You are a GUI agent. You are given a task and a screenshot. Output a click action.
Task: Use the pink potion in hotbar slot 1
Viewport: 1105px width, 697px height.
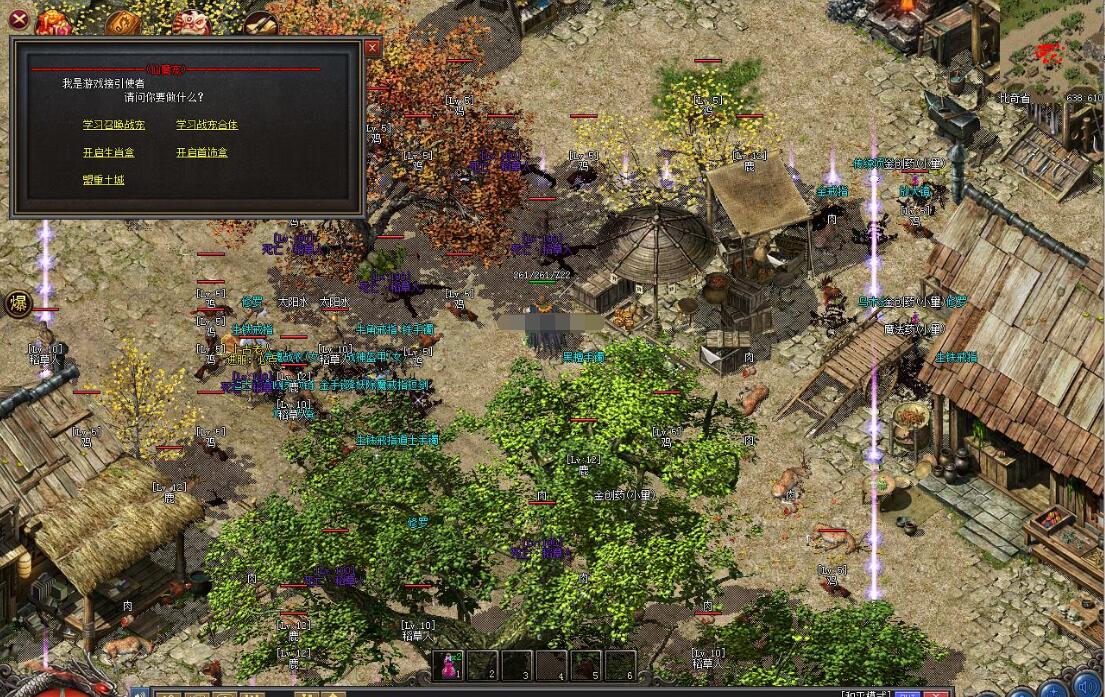[450, 665]
